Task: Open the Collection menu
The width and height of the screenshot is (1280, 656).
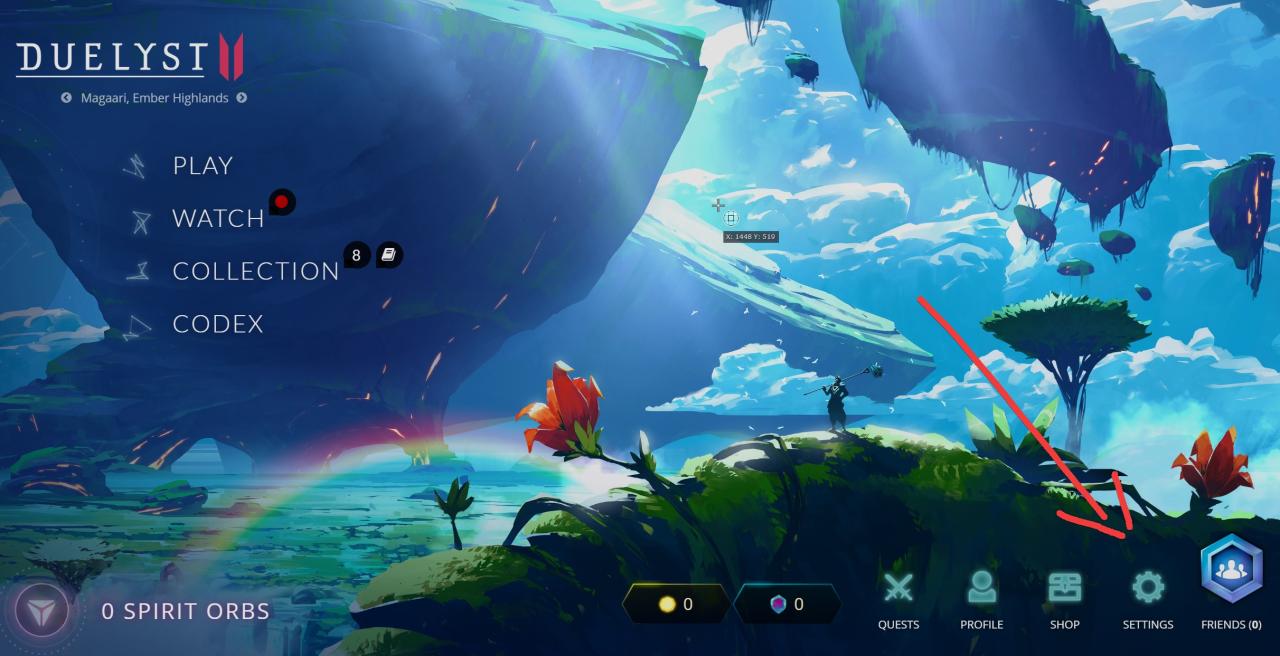Action: tap(255, 271)
